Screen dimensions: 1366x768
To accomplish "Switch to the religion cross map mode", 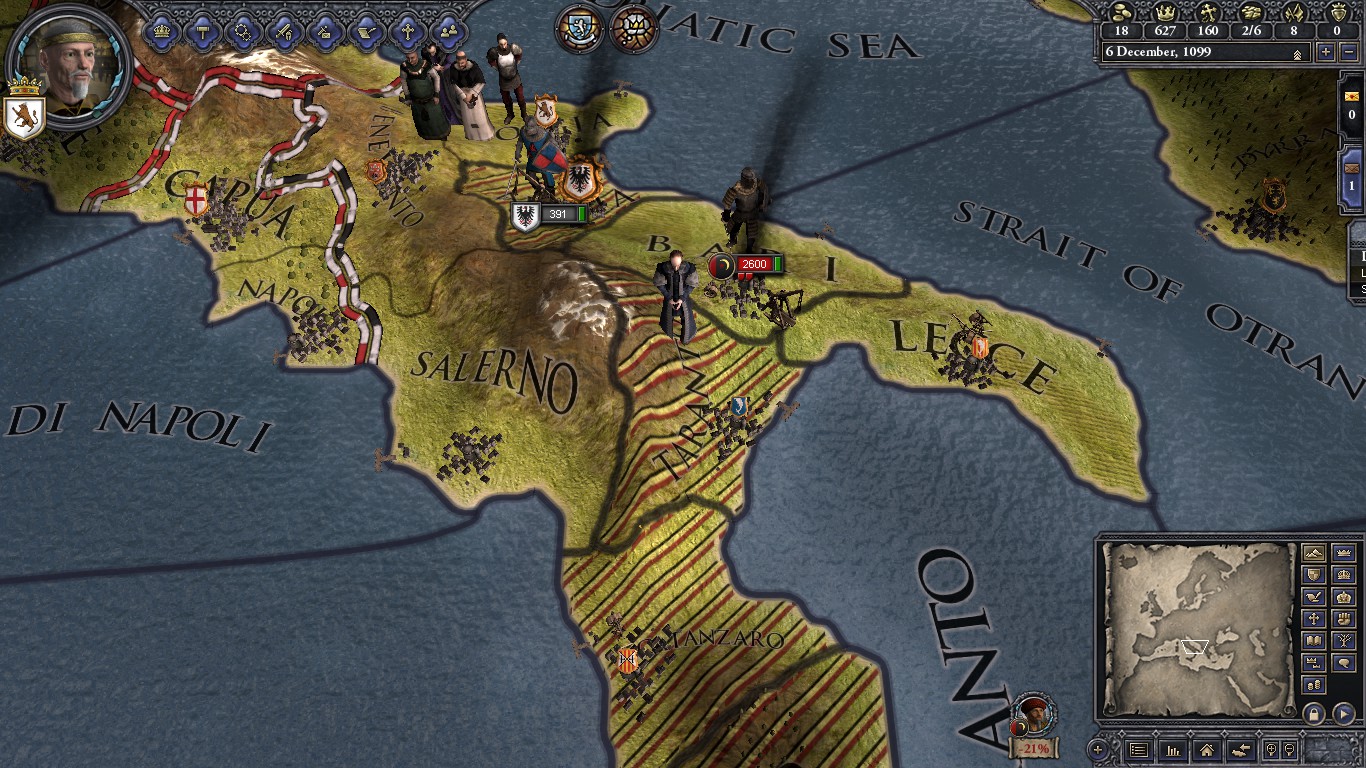I will tap(1314, 619).
